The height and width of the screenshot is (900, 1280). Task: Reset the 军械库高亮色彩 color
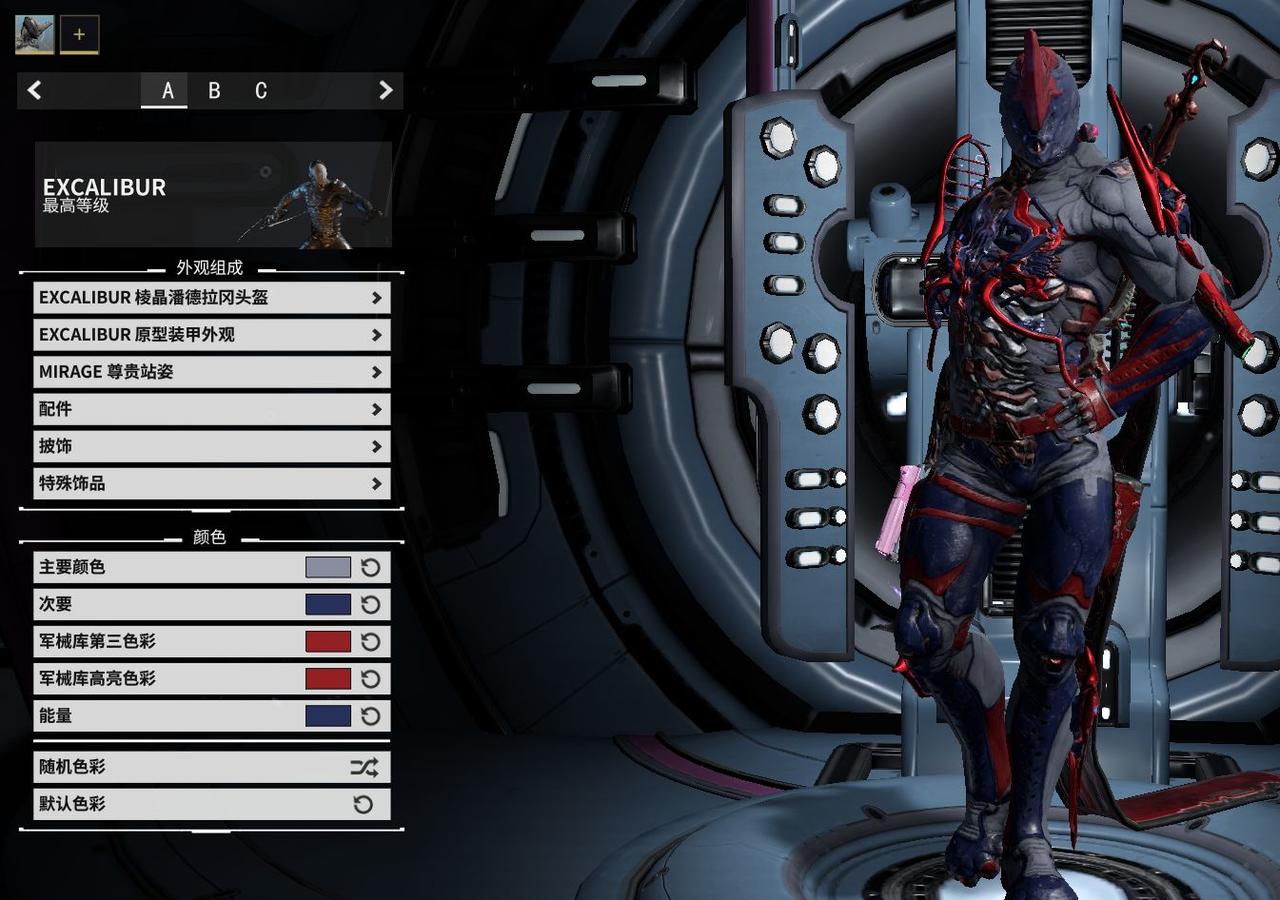click(x=371, y=679)
